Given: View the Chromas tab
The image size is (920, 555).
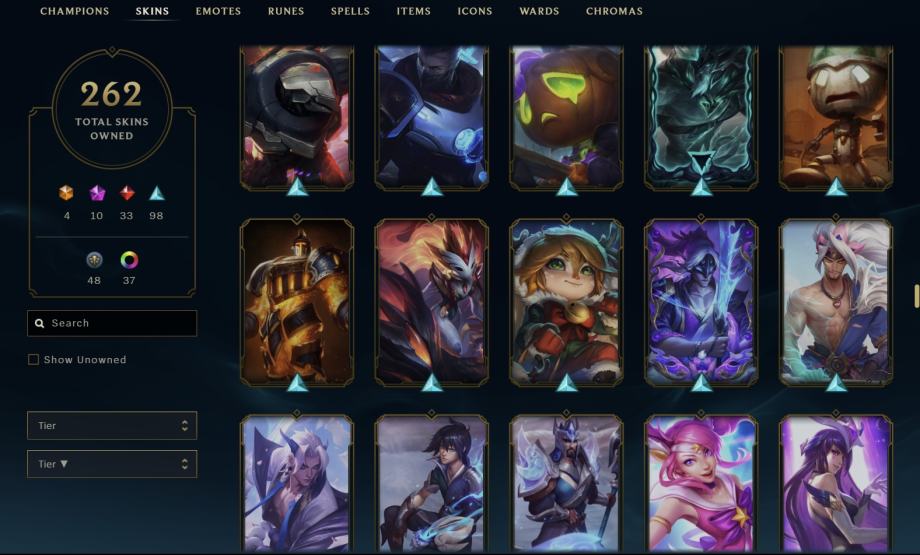Looking at the screenshot, I should (x=614, y=12).
